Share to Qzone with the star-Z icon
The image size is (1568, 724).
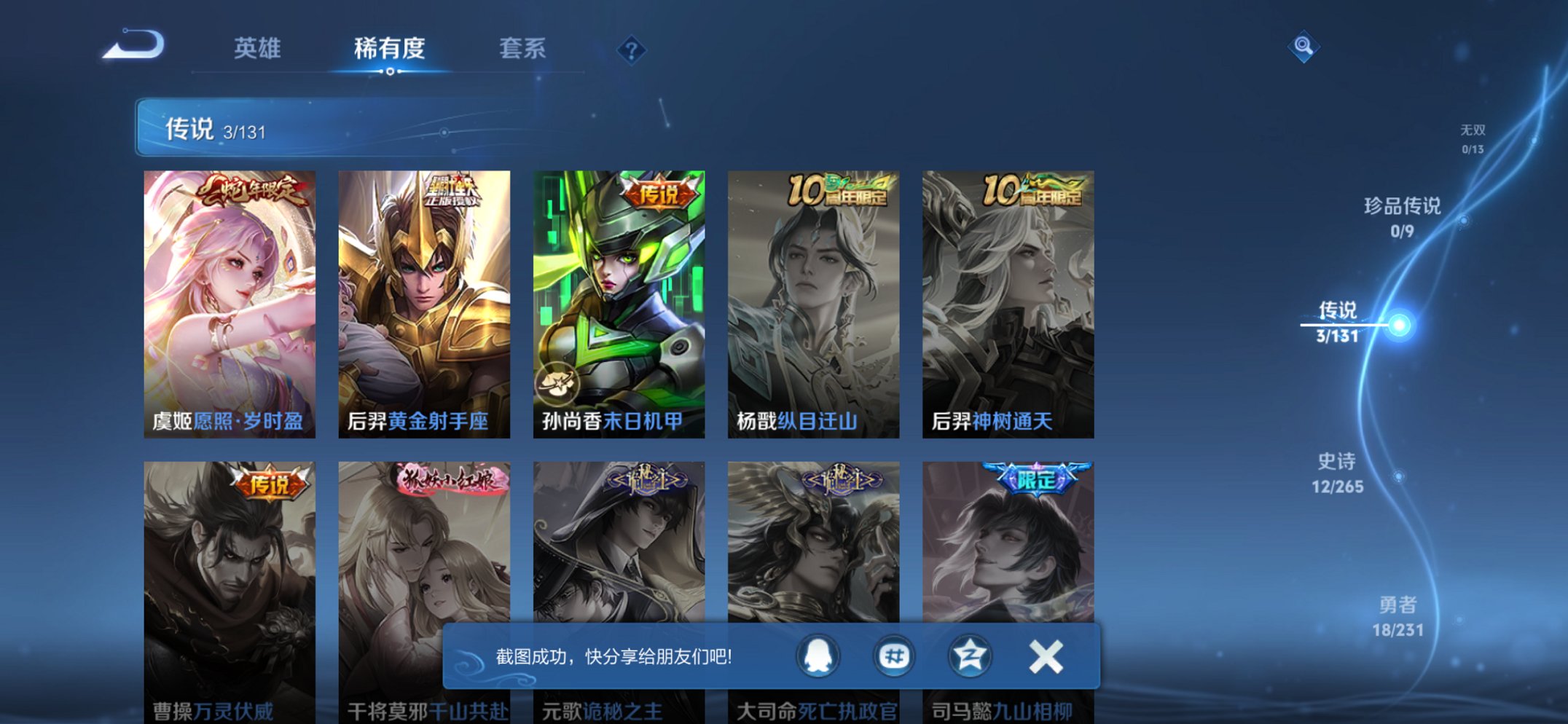pyautogui.click(x=971, y=655)
